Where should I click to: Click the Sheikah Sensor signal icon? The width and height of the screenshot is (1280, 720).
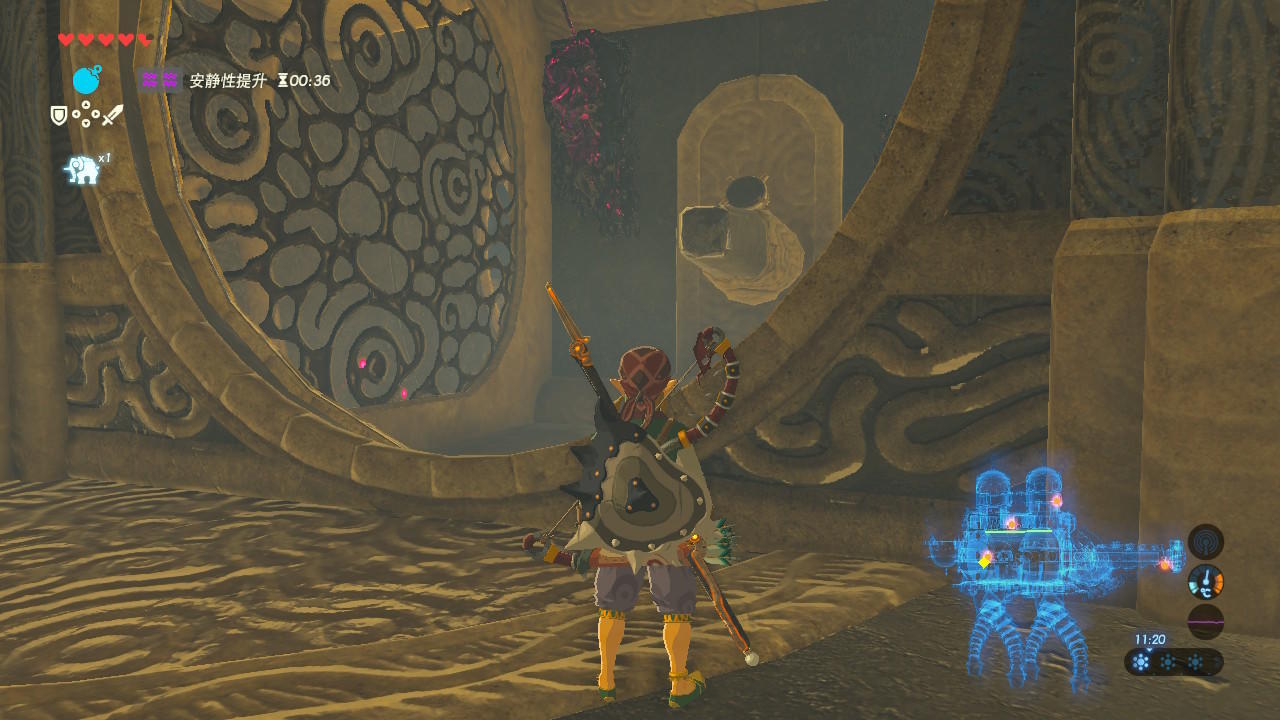(1205, 542)
